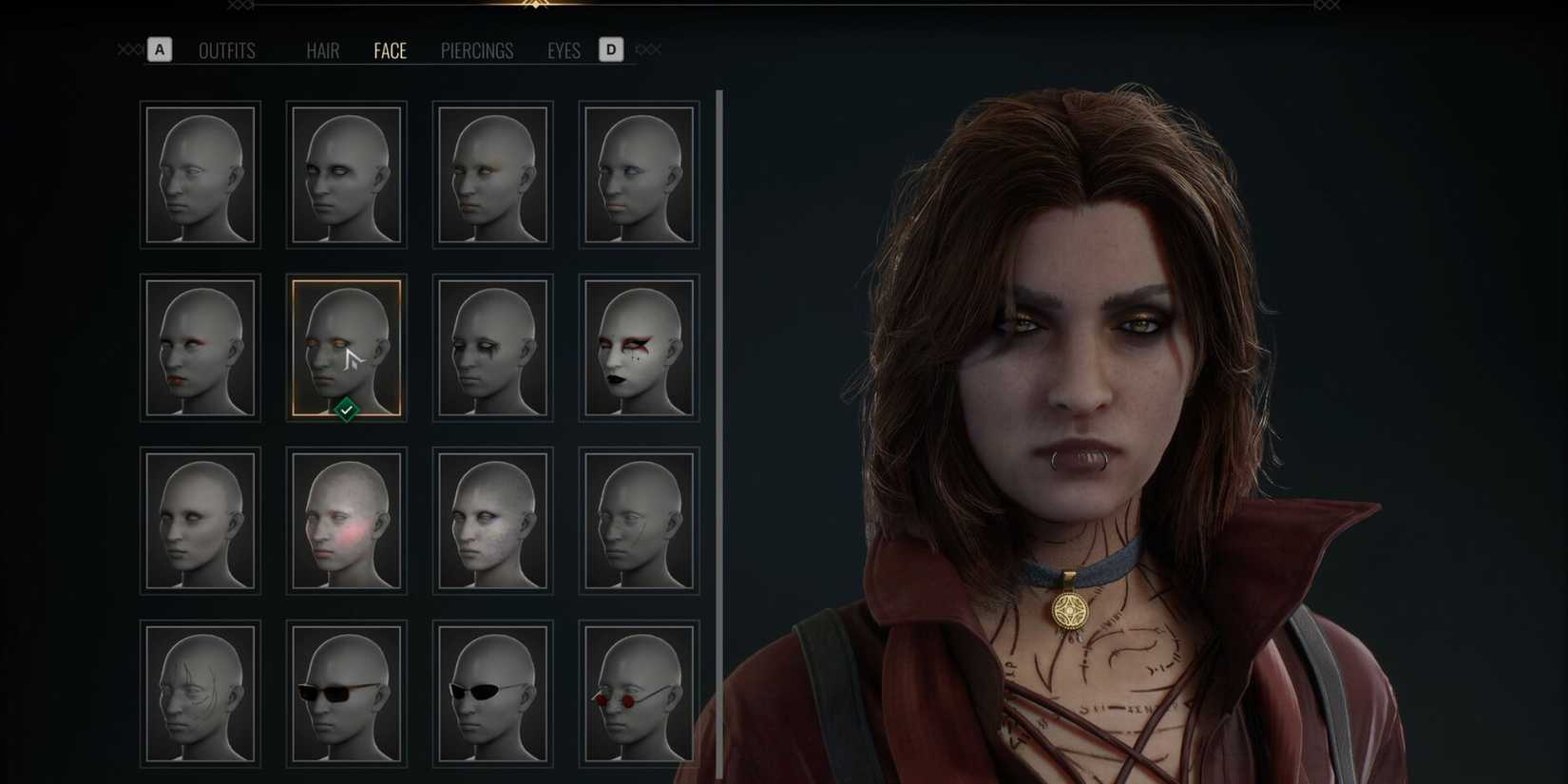
Task: Pick the face with golden eyeshadow
Action: point(492,174)
